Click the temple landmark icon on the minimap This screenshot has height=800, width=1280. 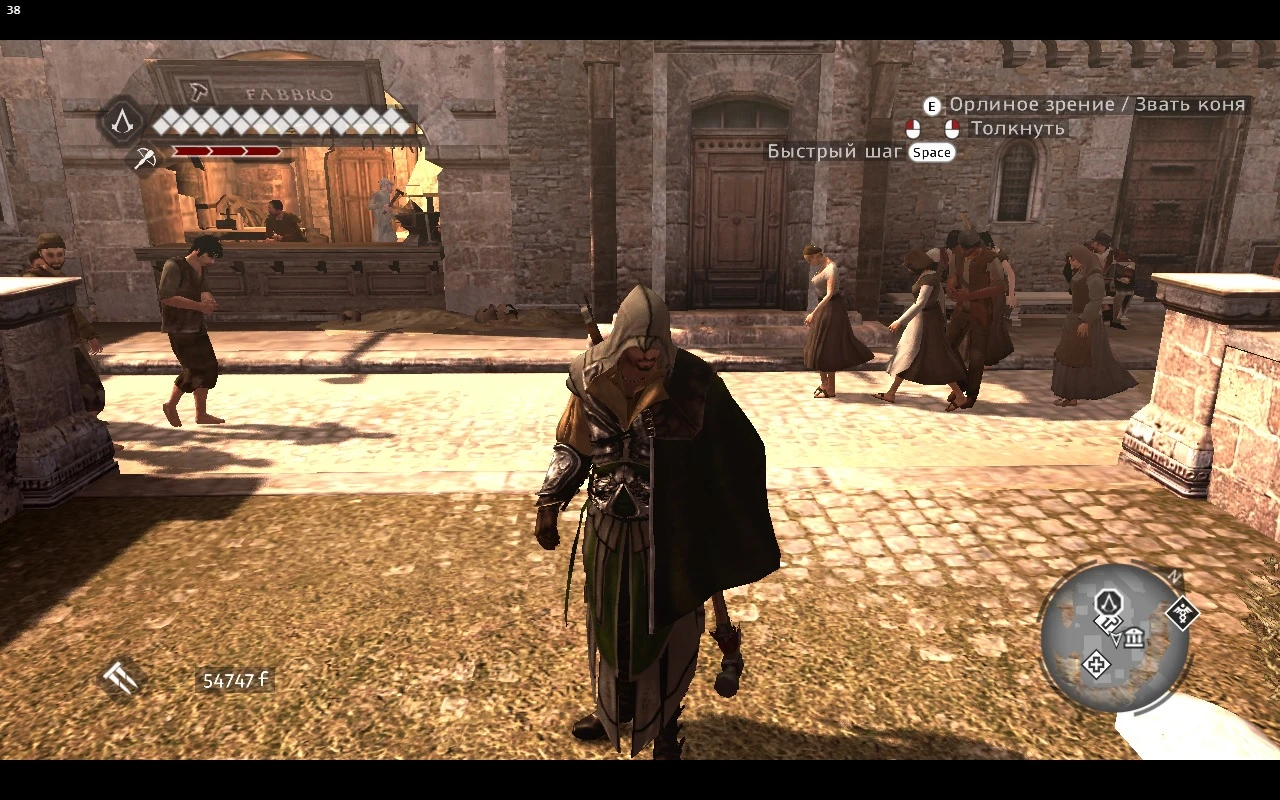click(1133, 639)
